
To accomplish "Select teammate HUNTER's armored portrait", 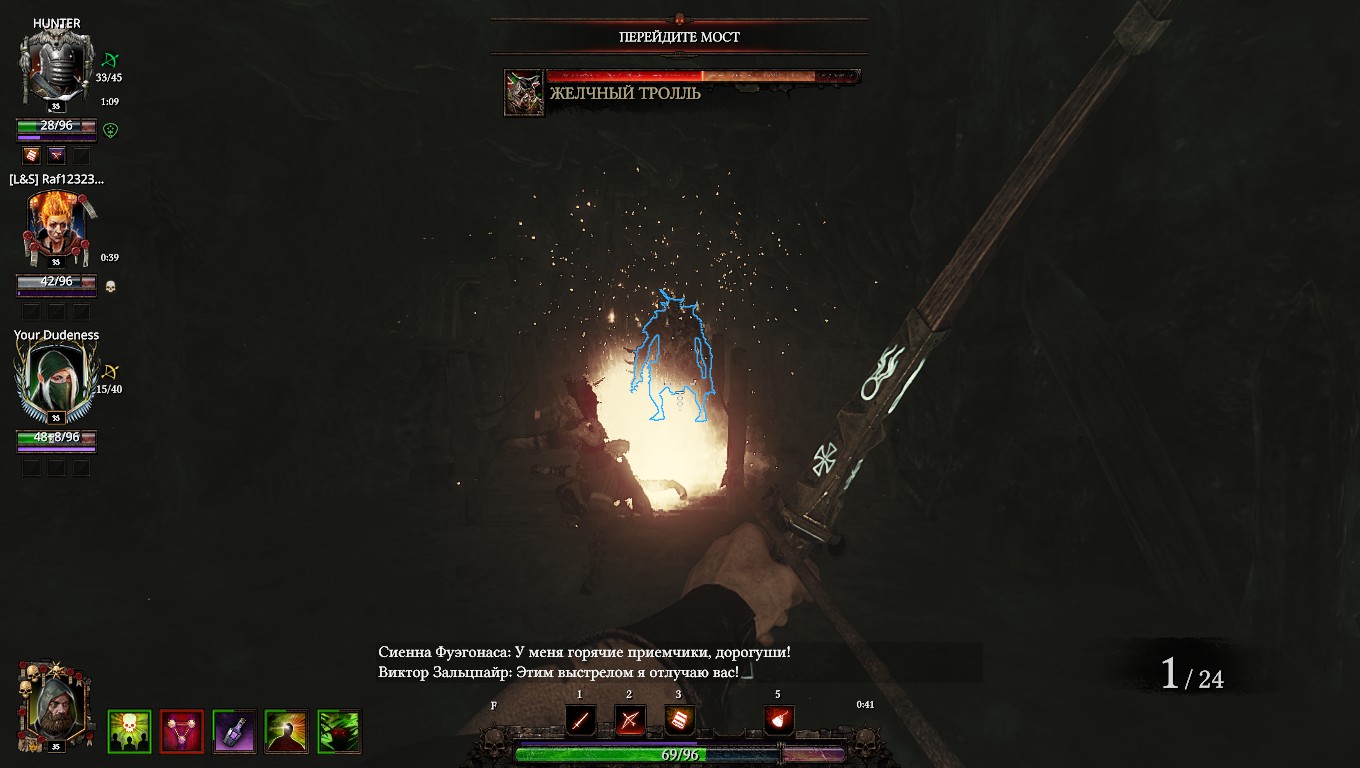I will click(56, 68).
